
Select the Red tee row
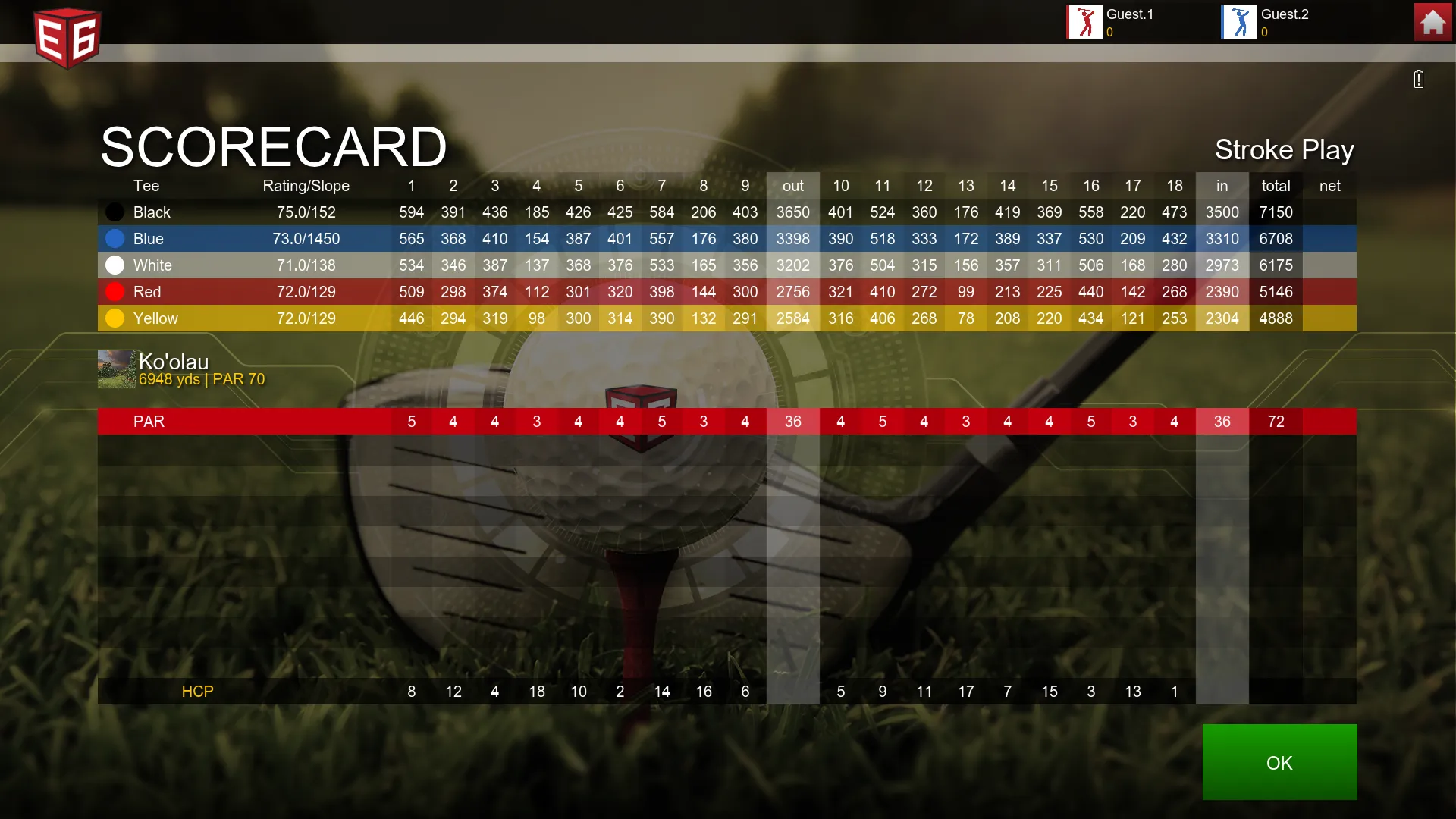(x=147, y=292)
